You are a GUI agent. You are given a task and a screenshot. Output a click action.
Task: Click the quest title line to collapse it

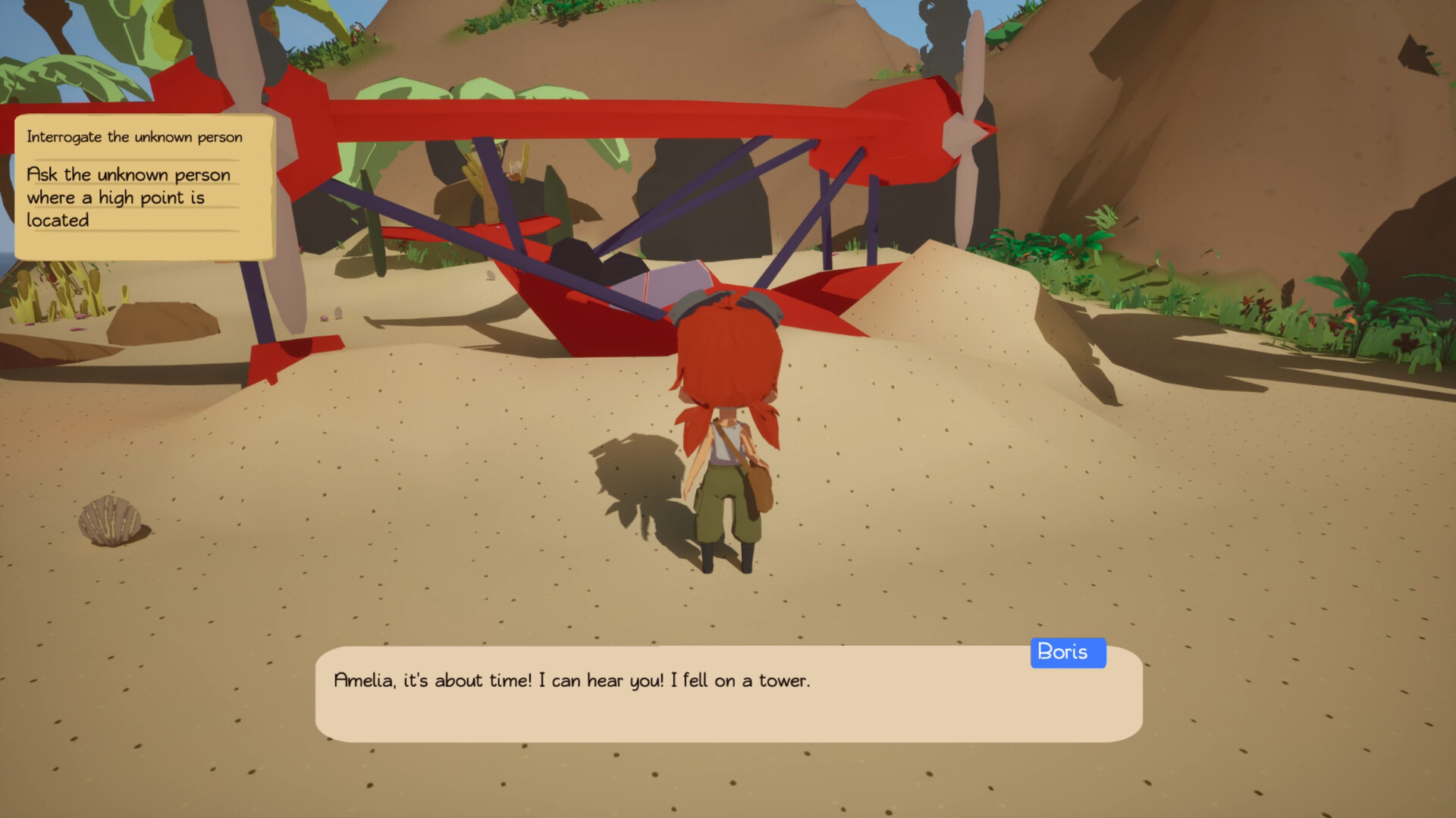pyautogui.click(x=135, y=137)
